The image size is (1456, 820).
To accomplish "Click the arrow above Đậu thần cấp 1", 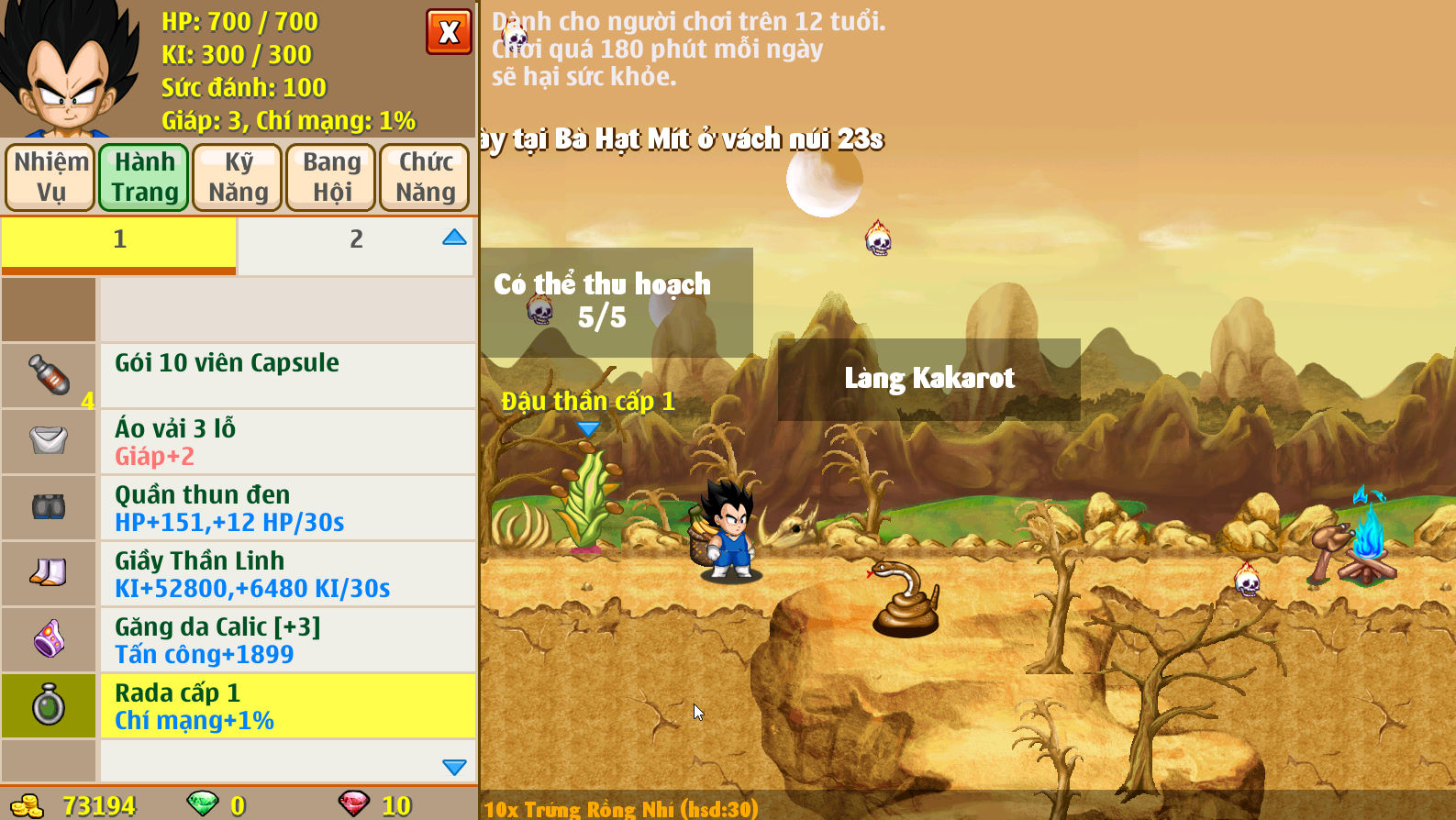I will [588, 427].
